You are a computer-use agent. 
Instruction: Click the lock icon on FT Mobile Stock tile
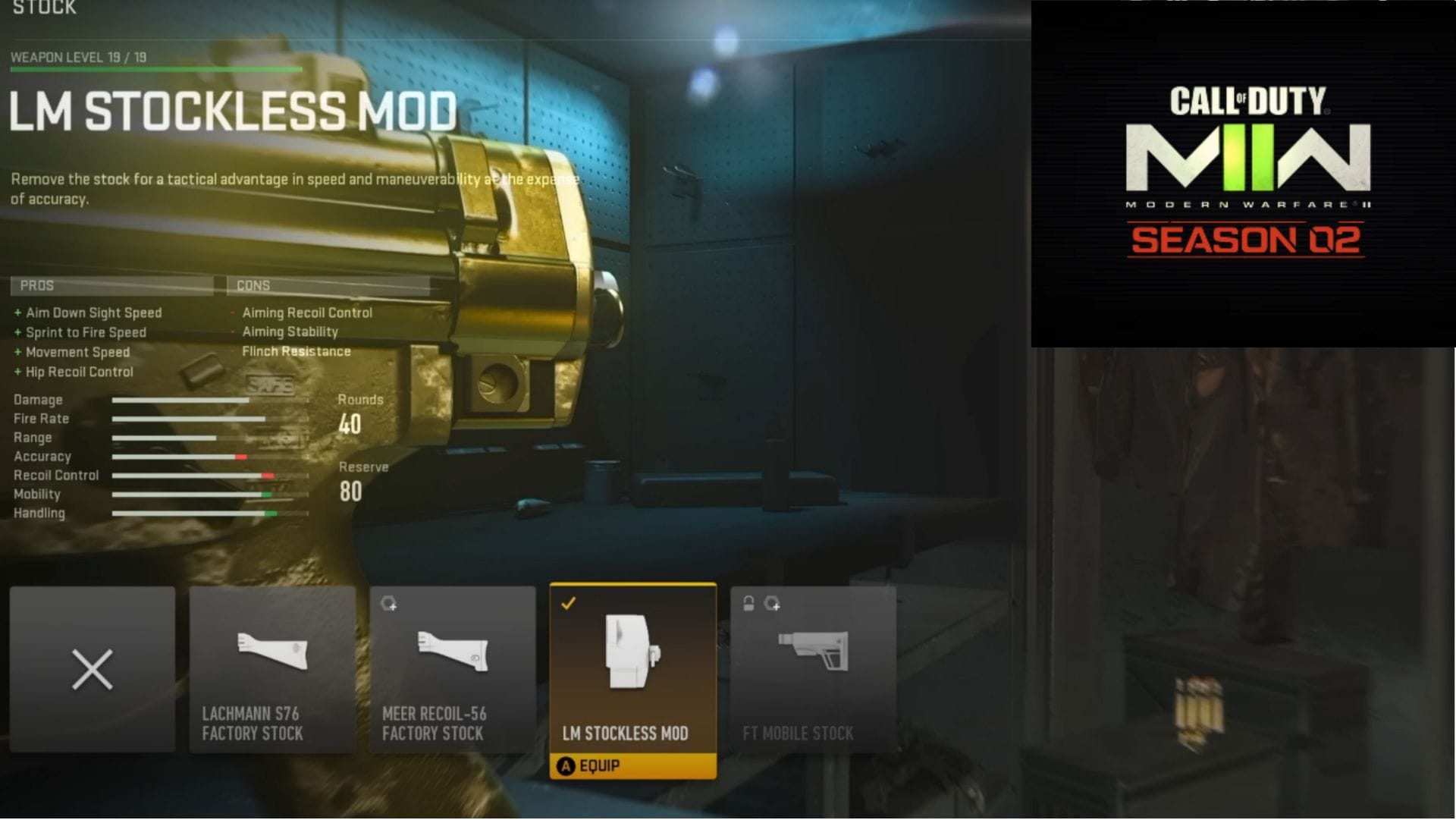[747, 601]
